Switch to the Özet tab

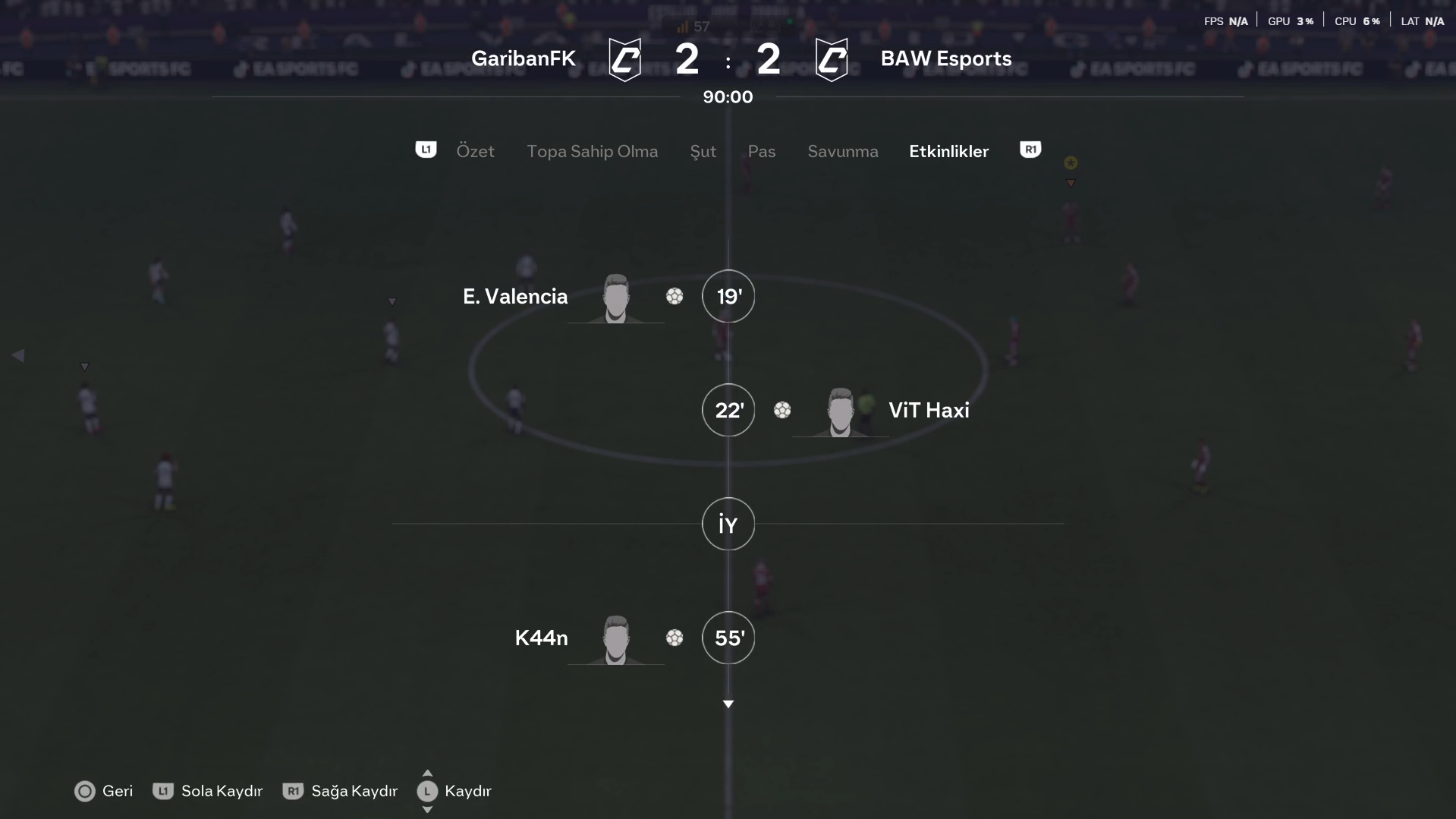(x=475, y=151)
